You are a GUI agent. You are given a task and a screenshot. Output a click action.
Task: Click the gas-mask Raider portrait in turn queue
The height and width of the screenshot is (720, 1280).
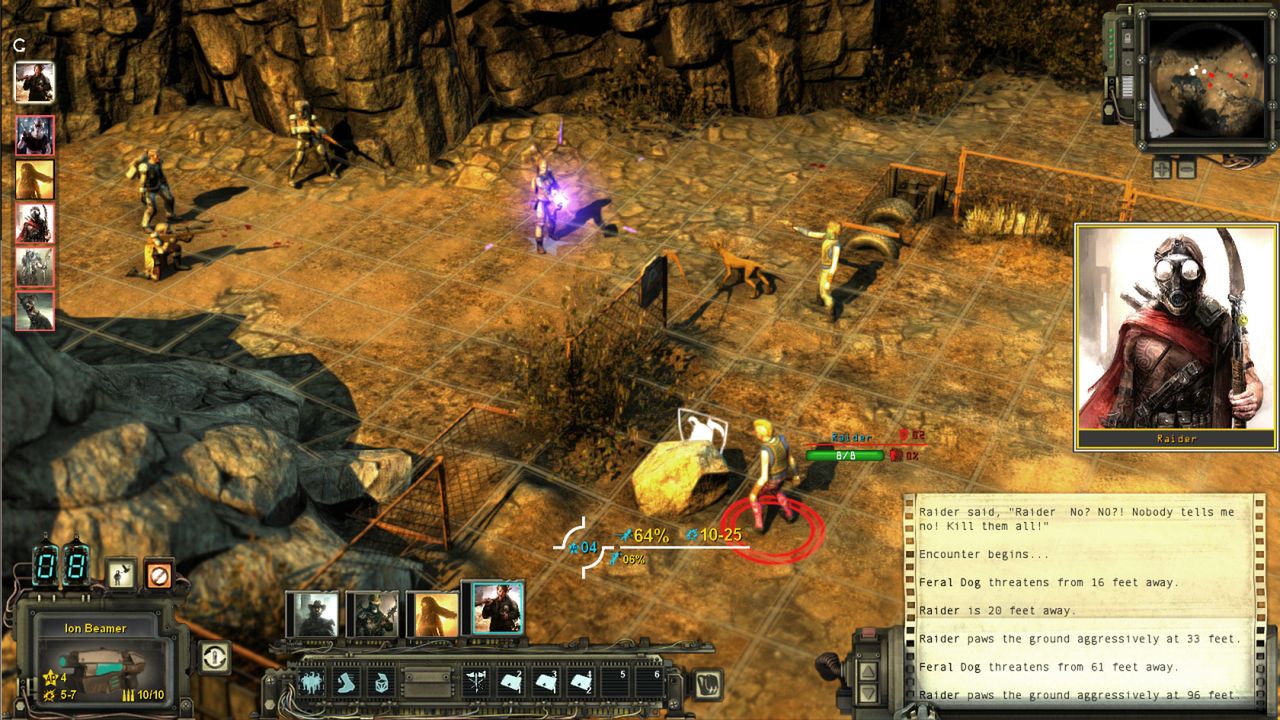(x=35, y=223)
